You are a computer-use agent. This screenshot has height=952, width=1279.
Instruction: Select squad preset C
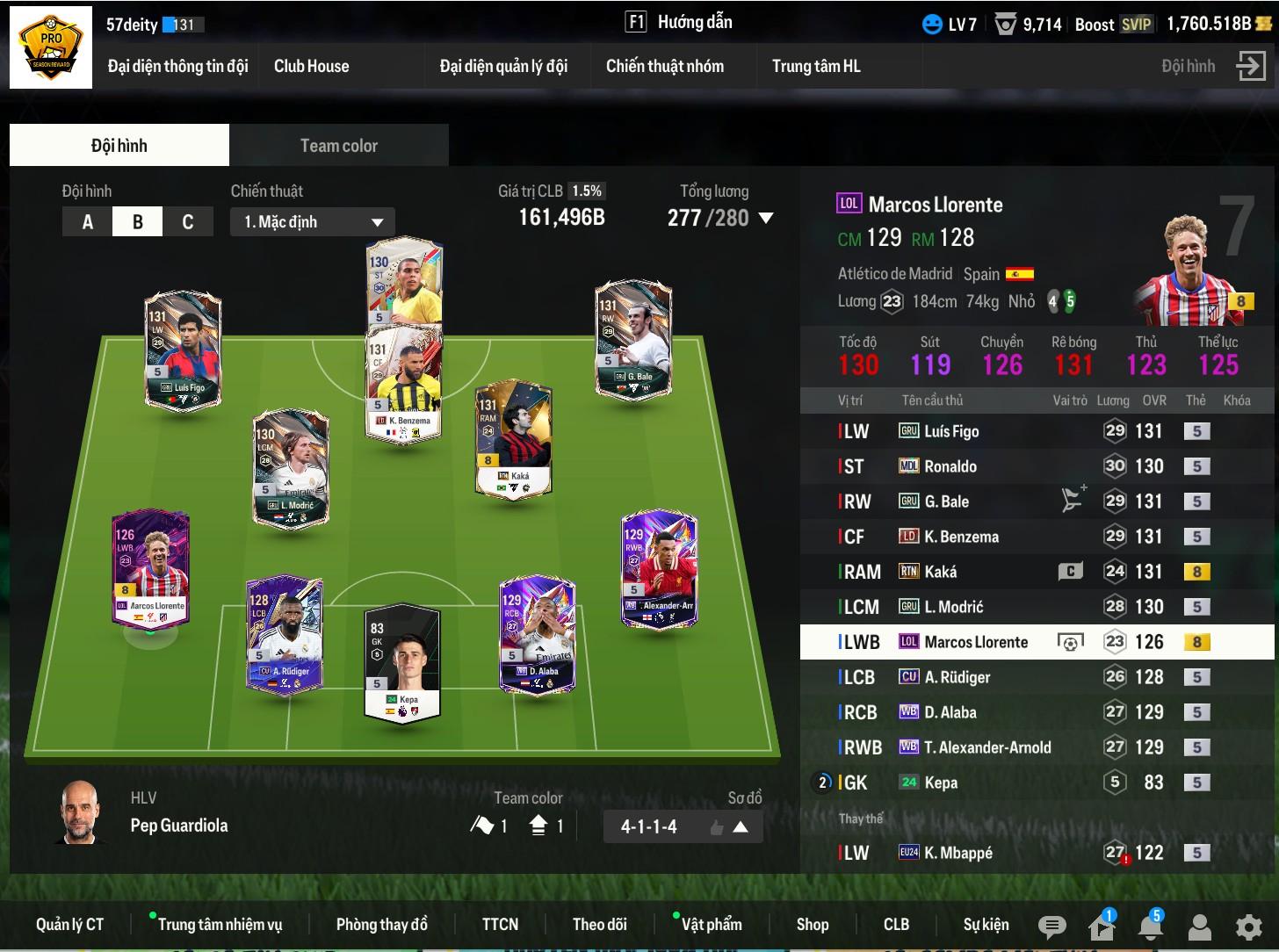(187, 222)
